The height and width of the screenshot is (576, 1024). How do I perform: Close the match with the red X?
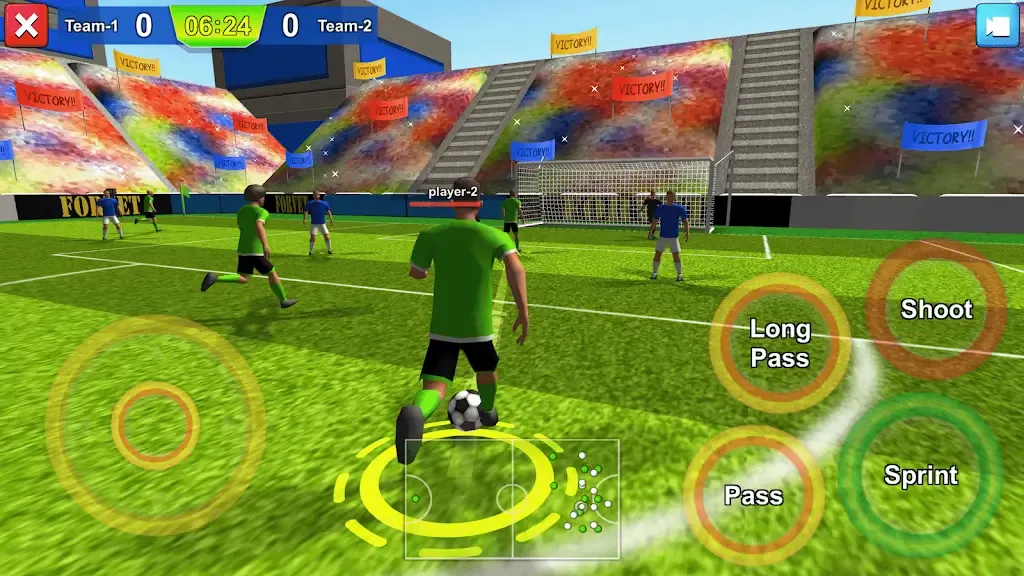(x=26, y=25)
